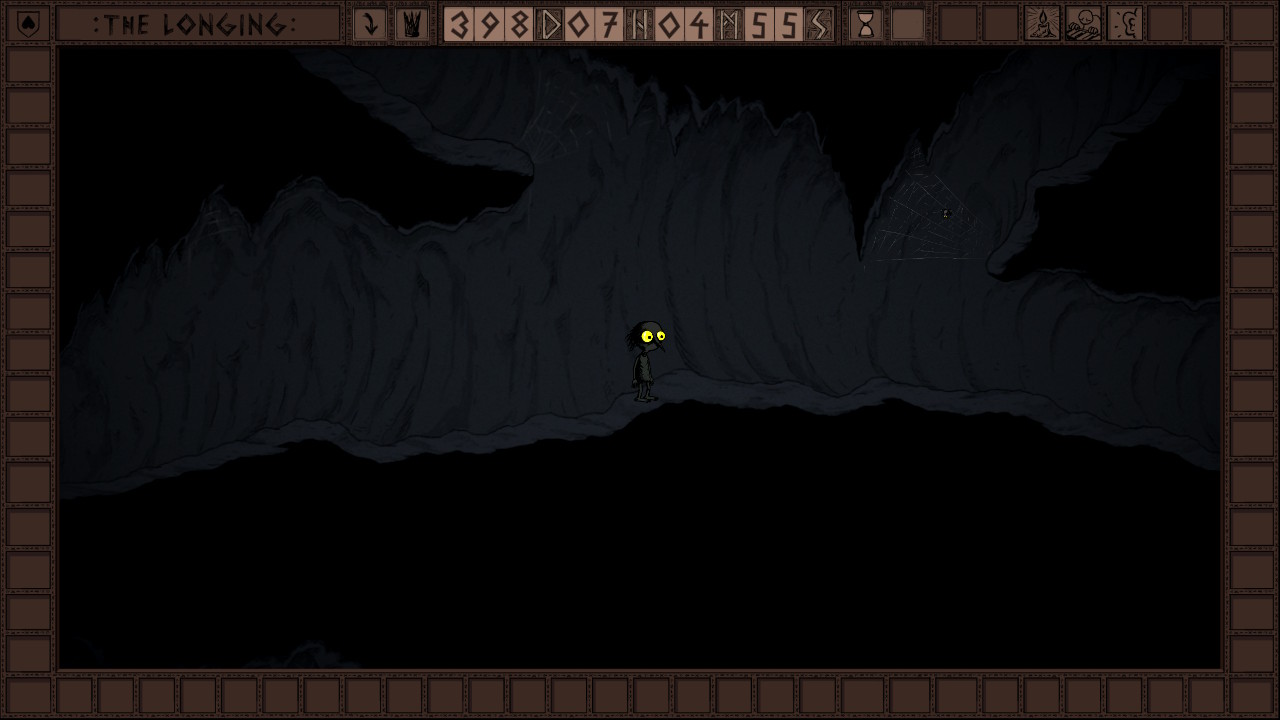Open the figure playing keys icon
The image size is (1280, 720).
1084,24
